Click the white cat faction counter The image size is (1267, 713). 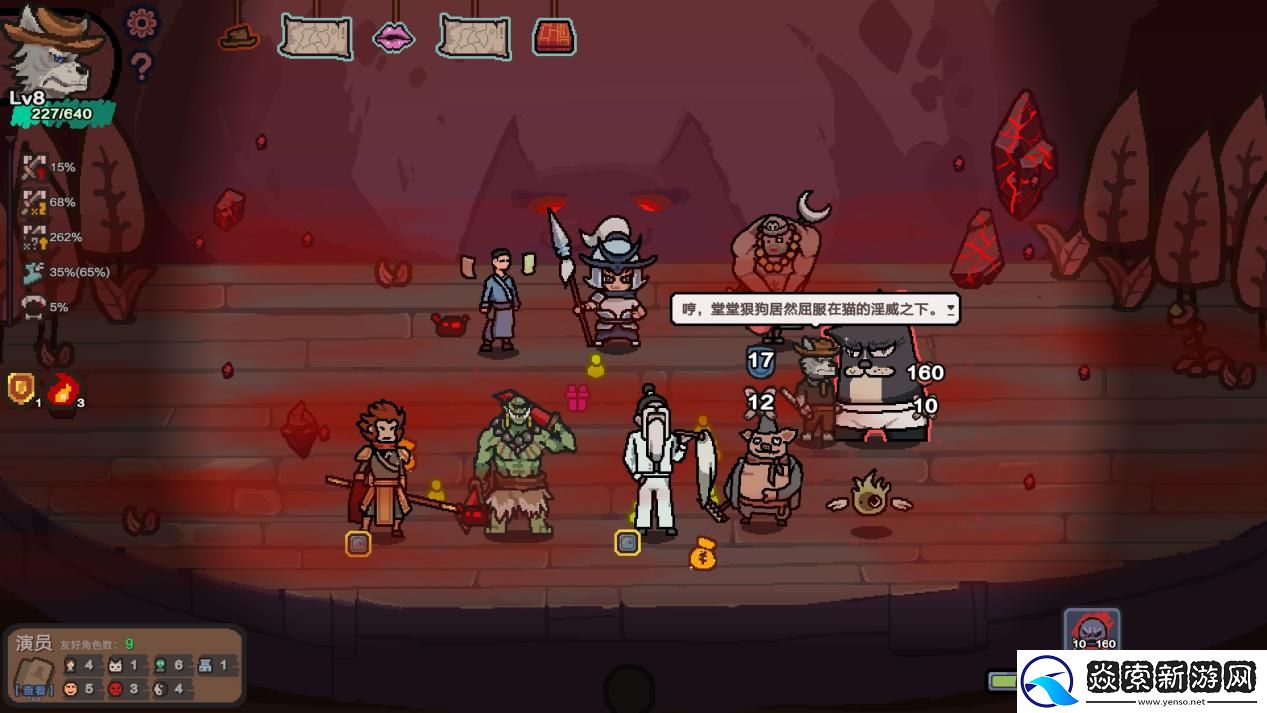[115, 665]
